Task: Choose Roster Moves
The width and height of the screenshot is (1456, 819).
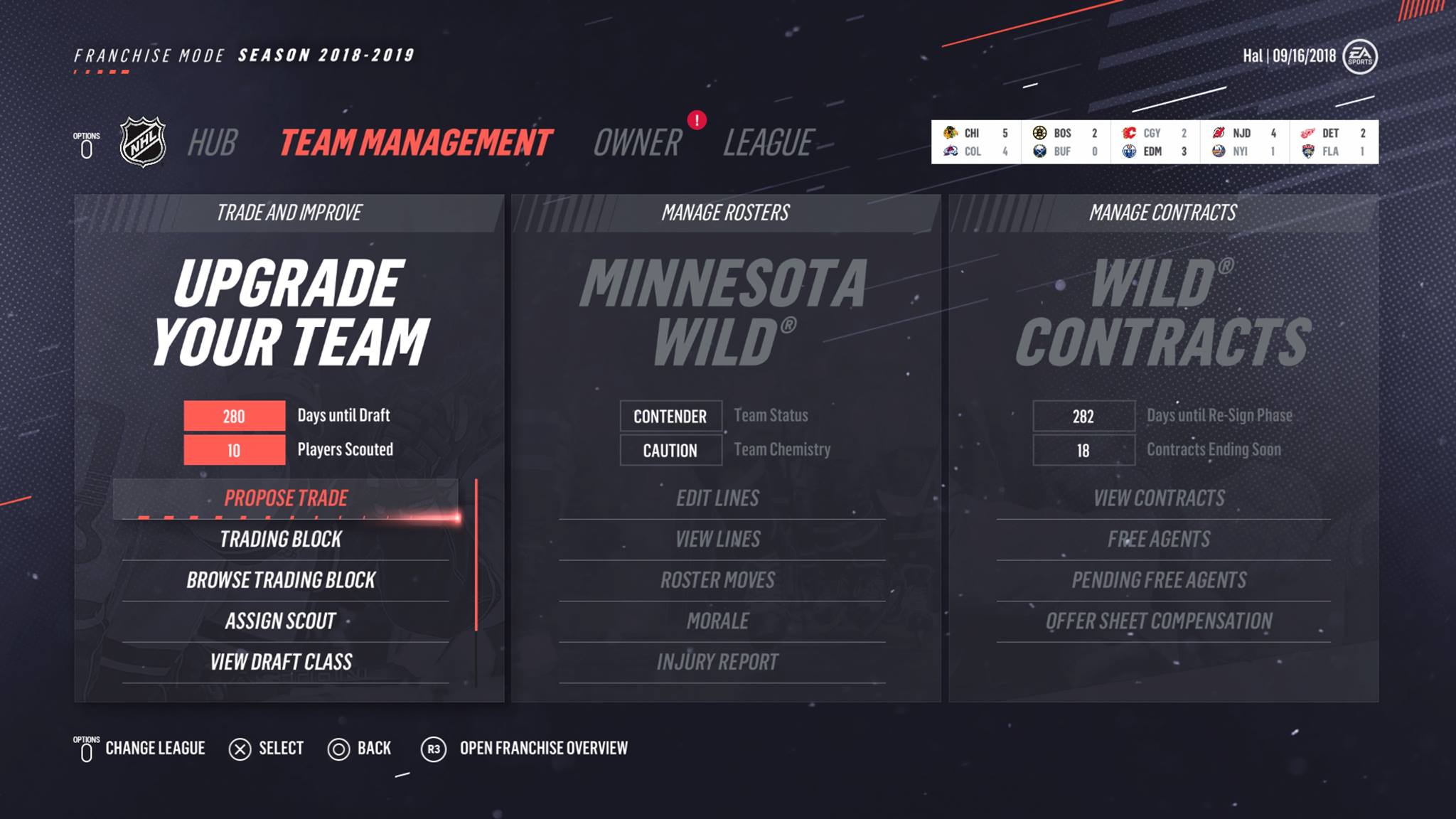Action: pos(718,580)
